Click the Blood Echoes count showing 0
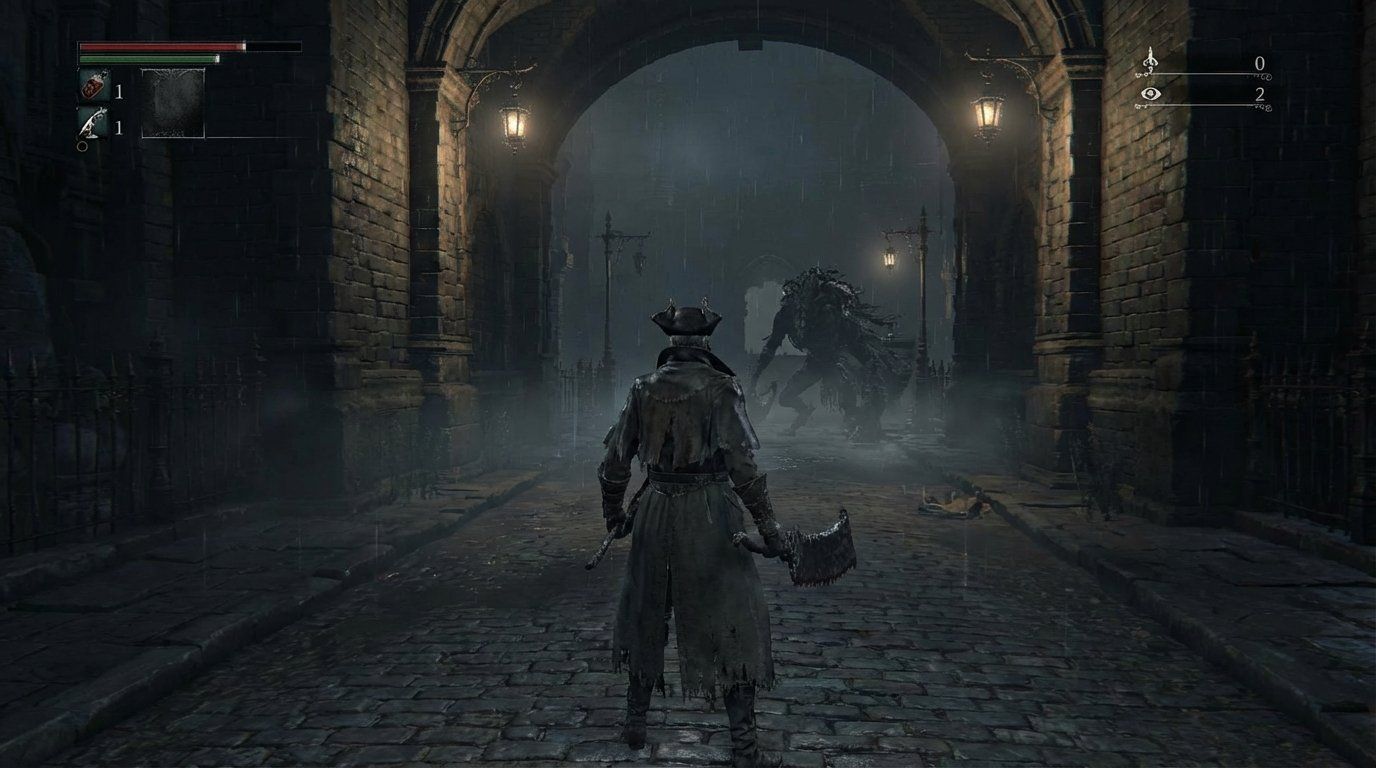1376x768 pixels. click(x=1259, y=61)
